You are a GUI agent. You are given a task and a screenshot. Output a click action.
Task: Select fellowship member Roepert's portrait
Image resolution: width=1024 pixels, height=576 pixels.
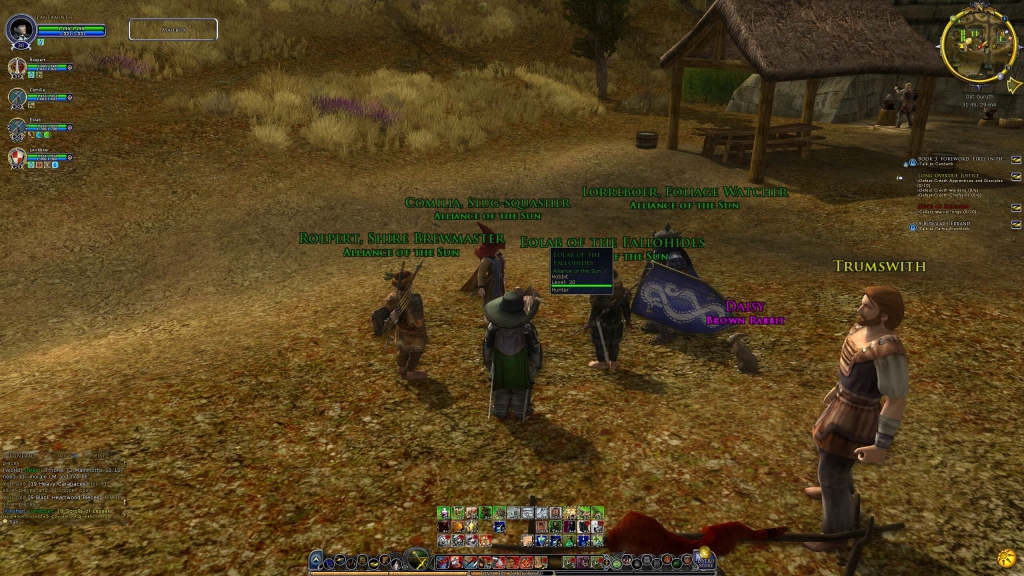(x=18, y=68)
